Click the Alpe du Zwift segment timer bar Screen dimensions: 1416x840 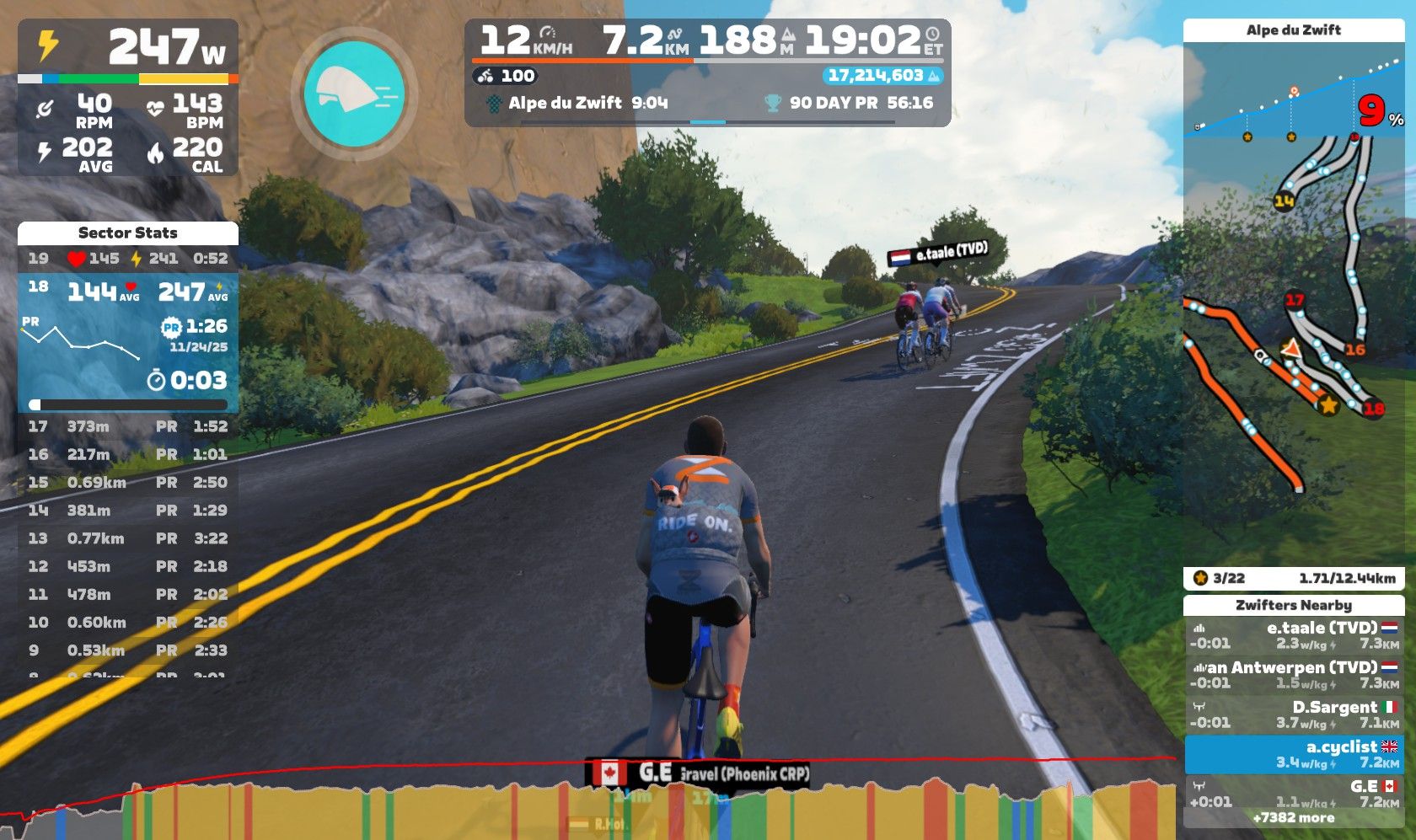[x=708, y=104]
